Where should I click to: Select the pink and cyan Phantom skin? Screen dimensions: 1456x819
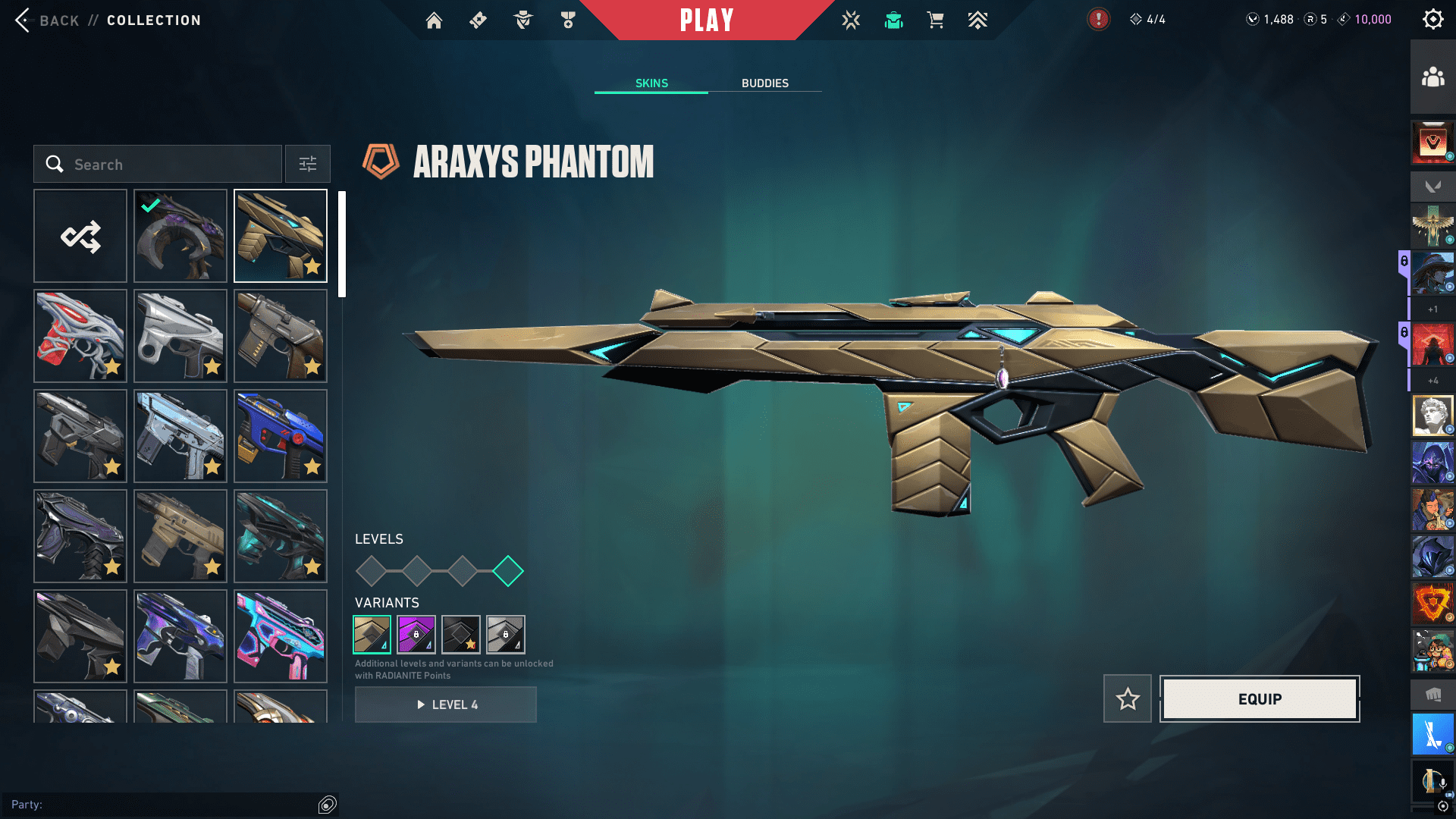[x=281, y=637]
